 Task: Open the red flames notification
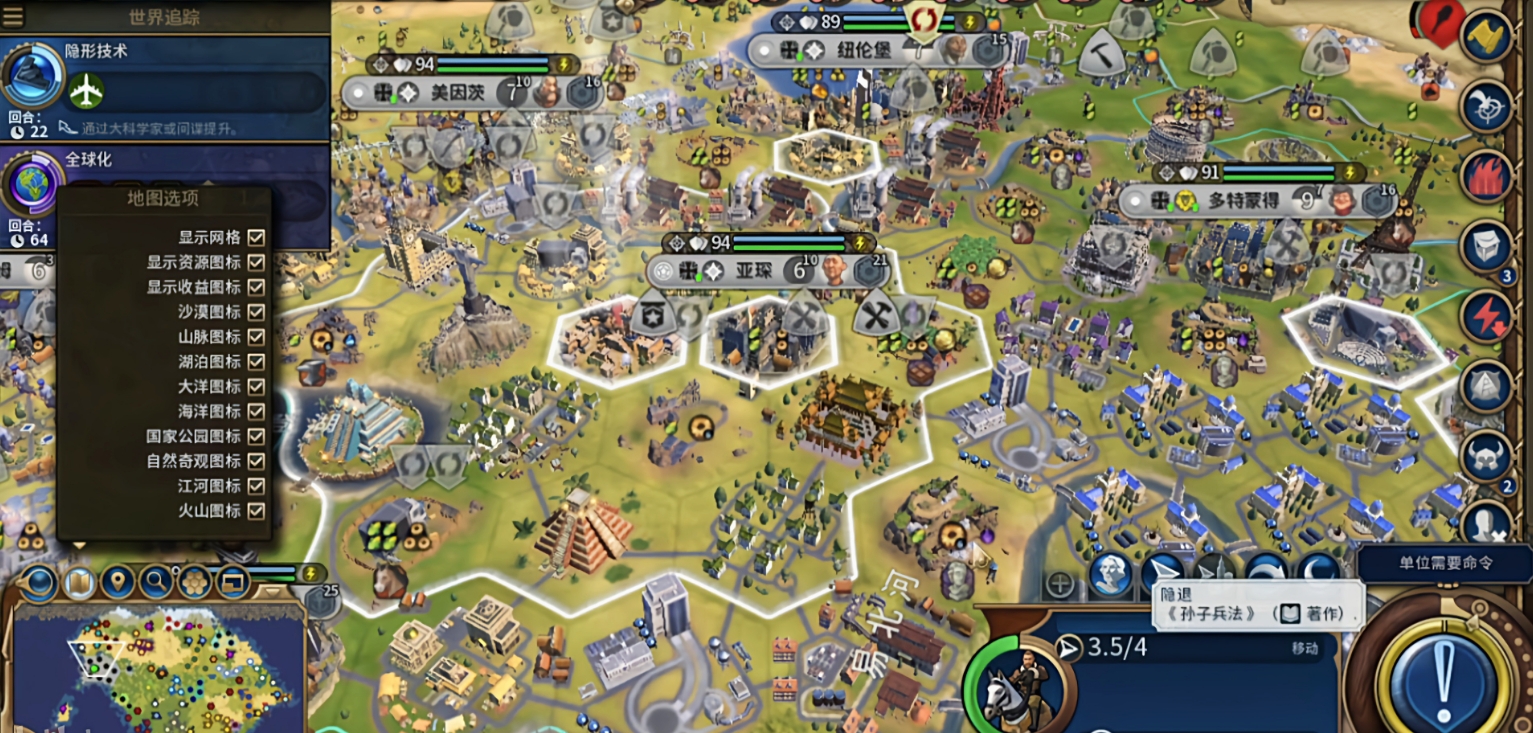[x=1487, y=176]
